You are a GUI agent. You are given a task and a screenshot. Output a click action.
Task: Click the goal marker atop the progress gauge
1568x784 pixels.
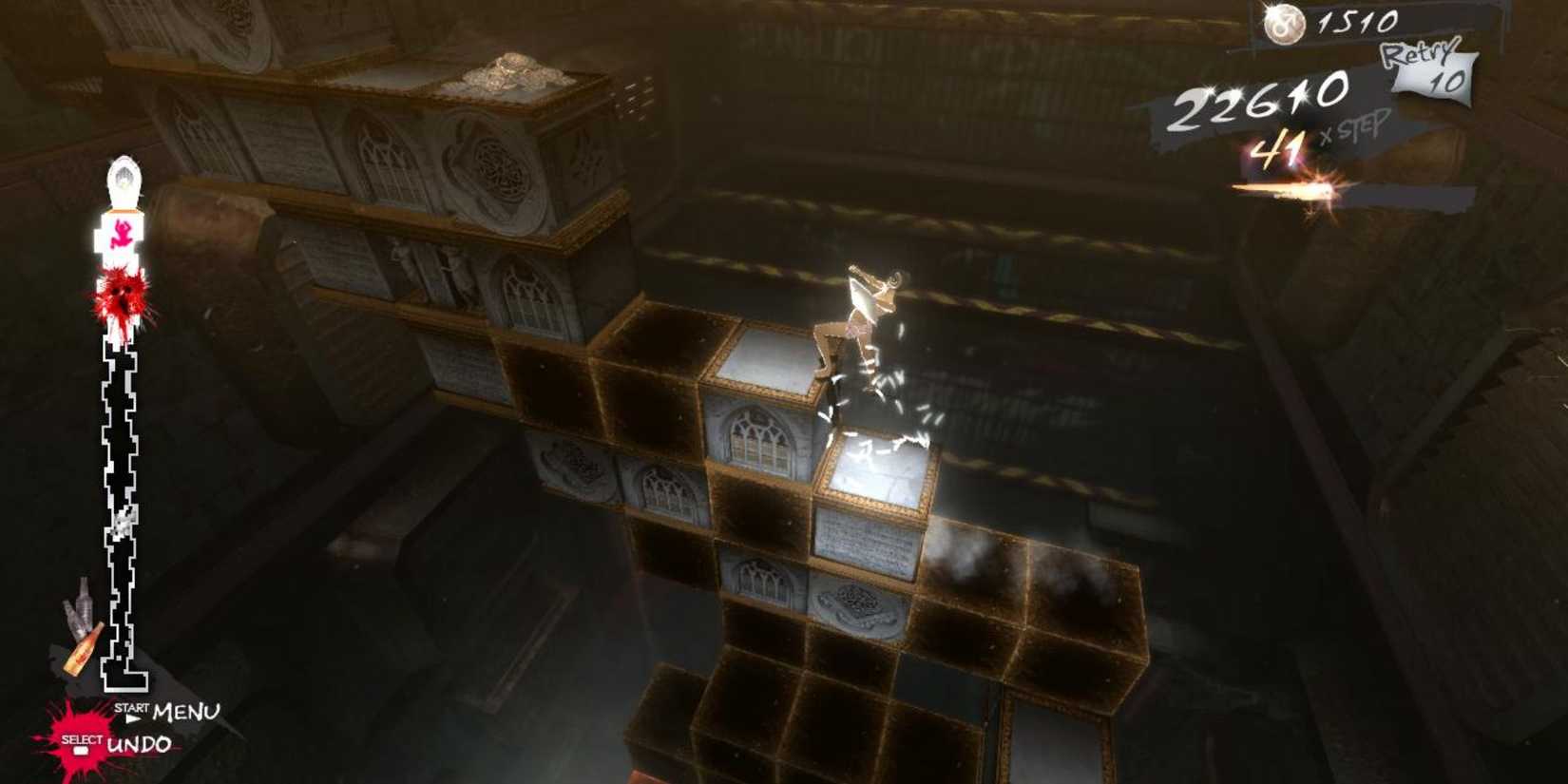coord(122,176)
